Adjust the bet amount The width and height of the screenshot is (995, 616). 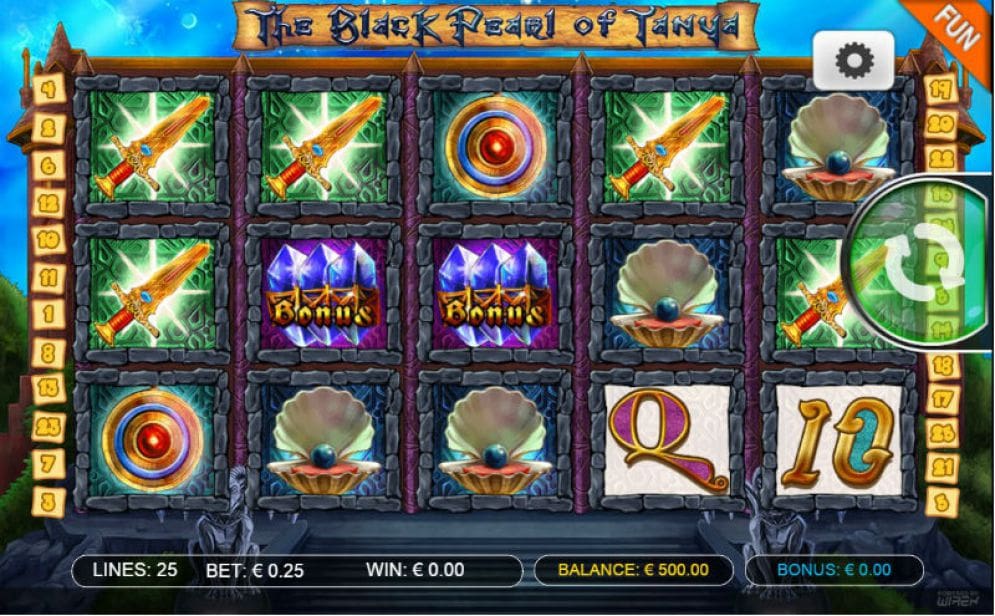pyautogui.click(x=255, y=571)
